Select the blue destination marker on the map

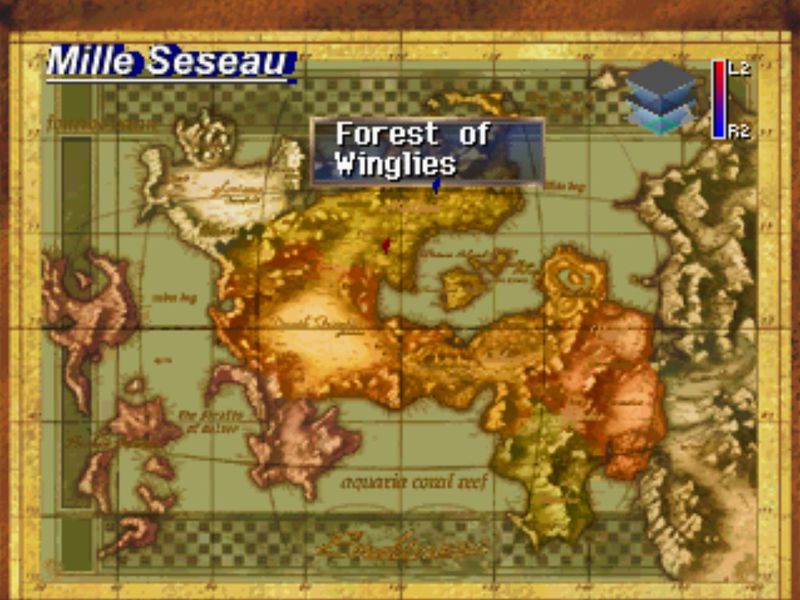coord(435,186)
